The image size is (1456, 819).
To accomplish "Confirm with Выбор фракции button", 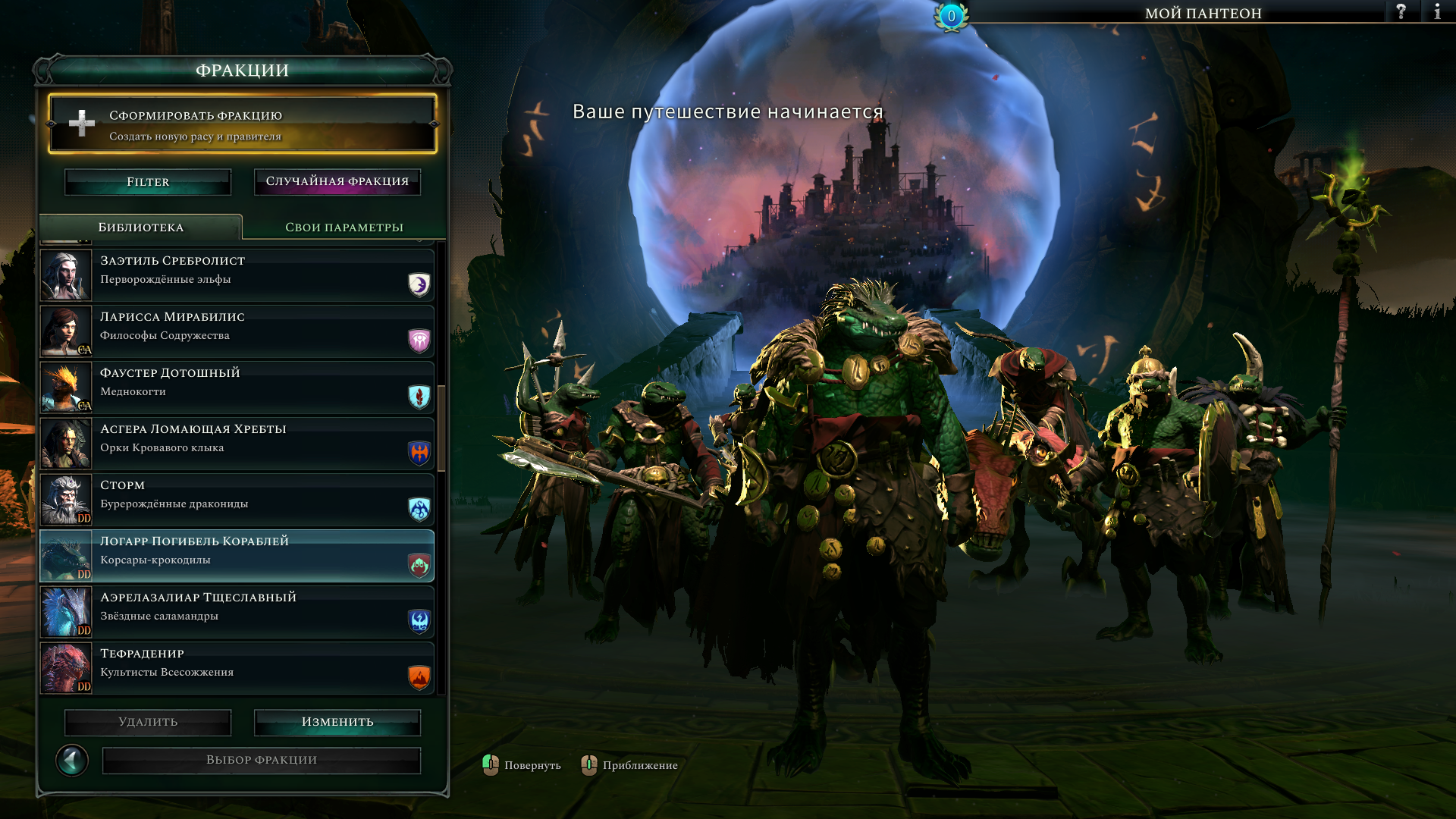I will click(262, 760).
